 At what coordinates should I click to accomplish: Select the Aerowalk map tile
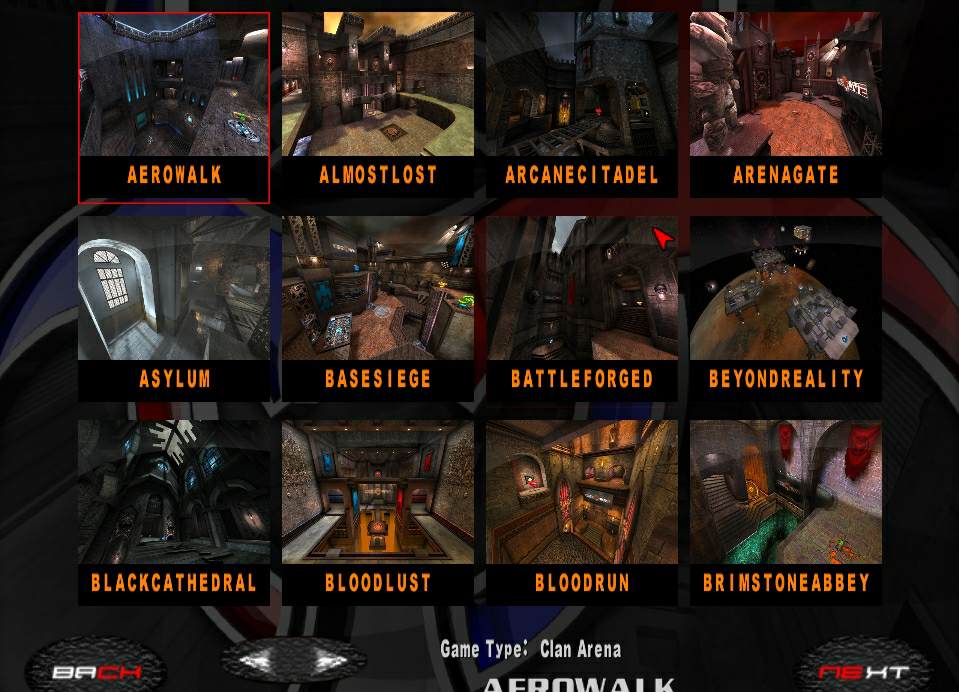point(174,106)
